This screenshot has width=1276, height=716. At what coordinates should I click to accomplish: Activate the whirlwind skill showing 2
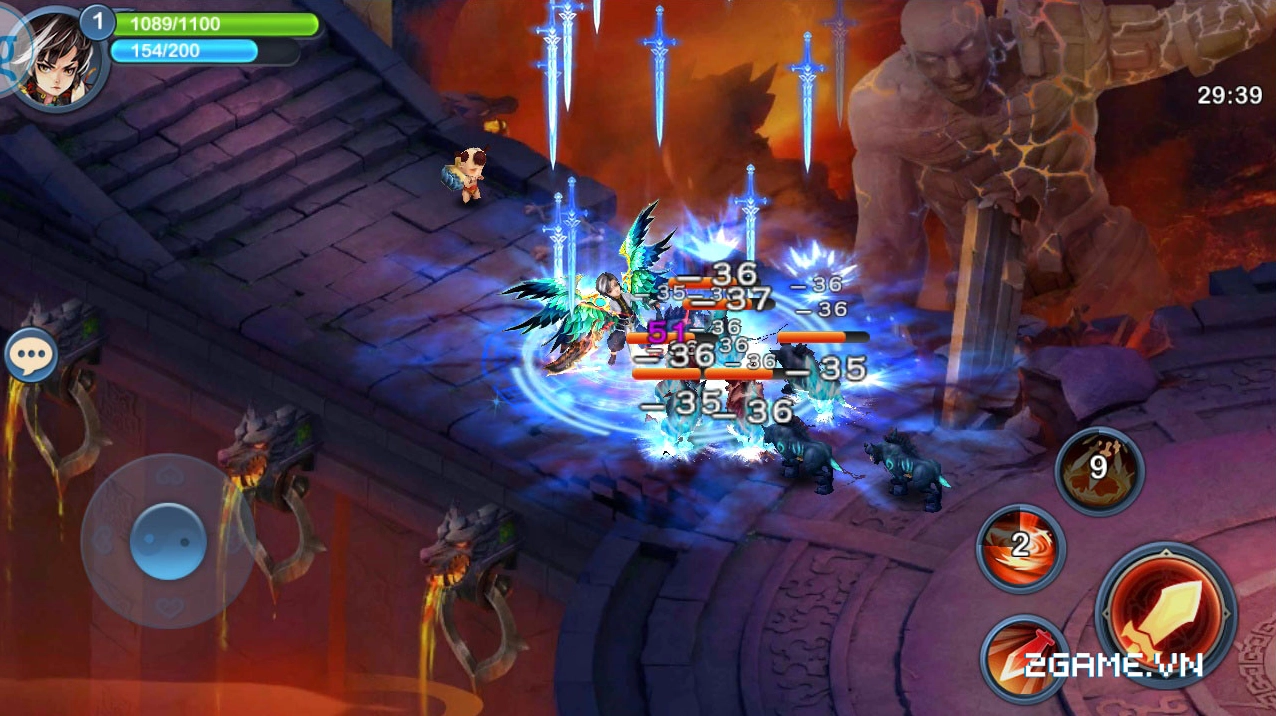(1020, 548)
